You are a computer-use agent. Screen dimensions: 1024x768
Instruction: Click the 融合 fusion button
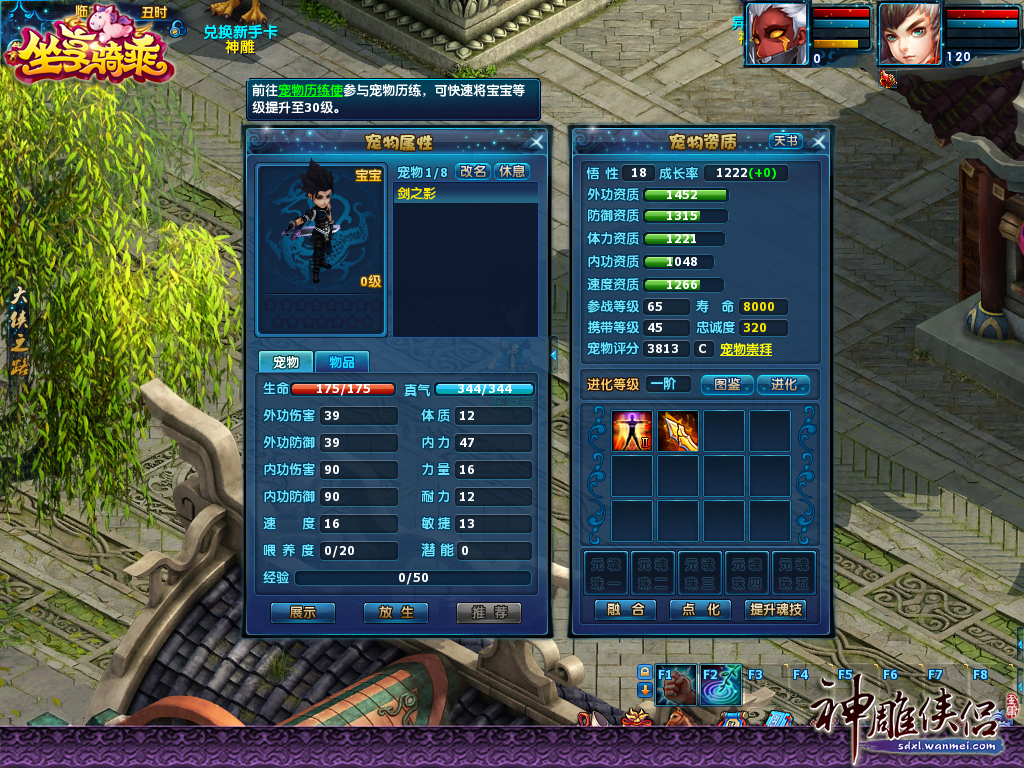(x=625, y=609)
